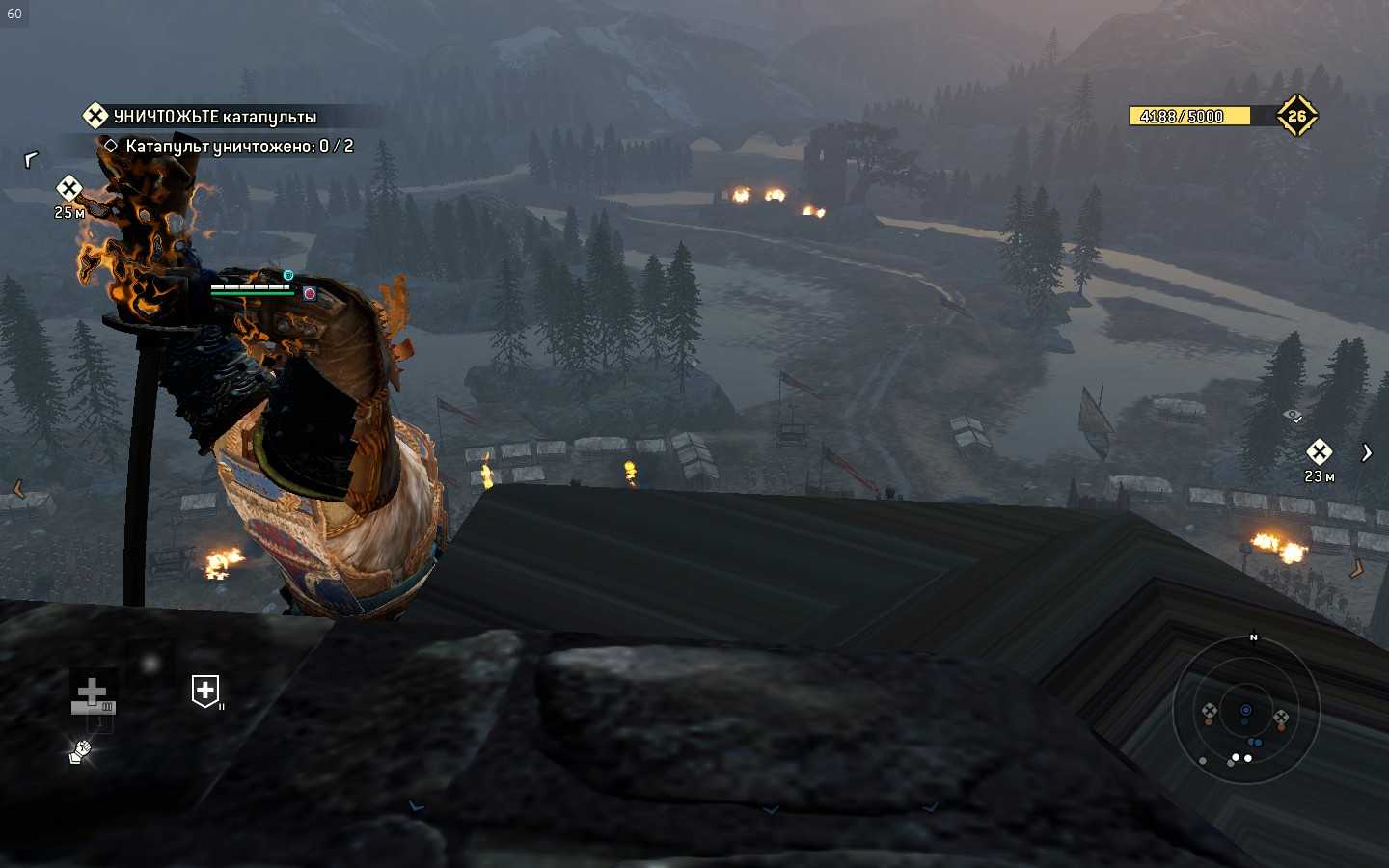Activate the healing cross feat
Screen dimensions: 1389x868
[93, 694]
